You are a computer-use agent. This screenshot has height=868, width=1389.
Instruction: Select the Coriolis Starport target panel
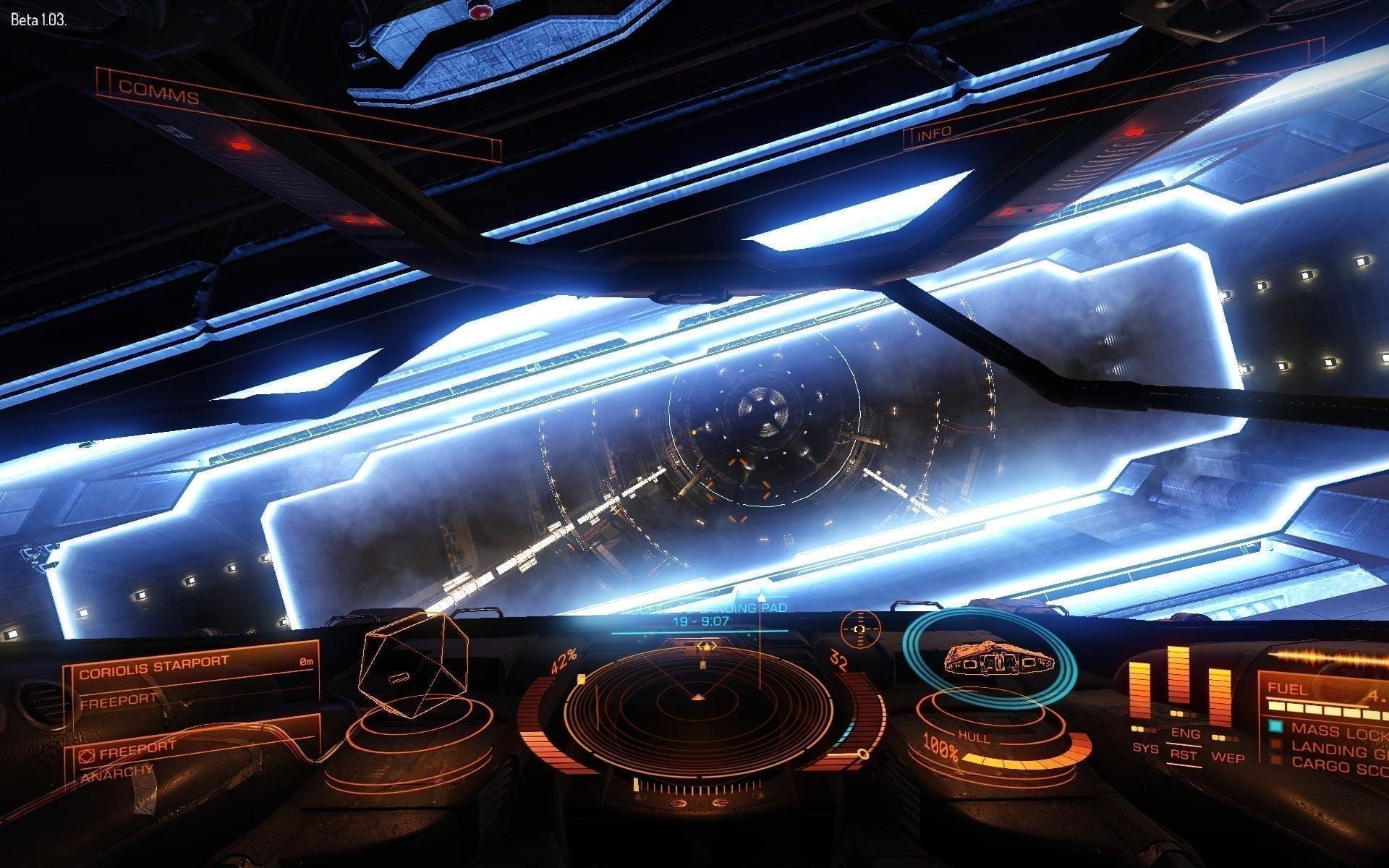tap(192, 681)
